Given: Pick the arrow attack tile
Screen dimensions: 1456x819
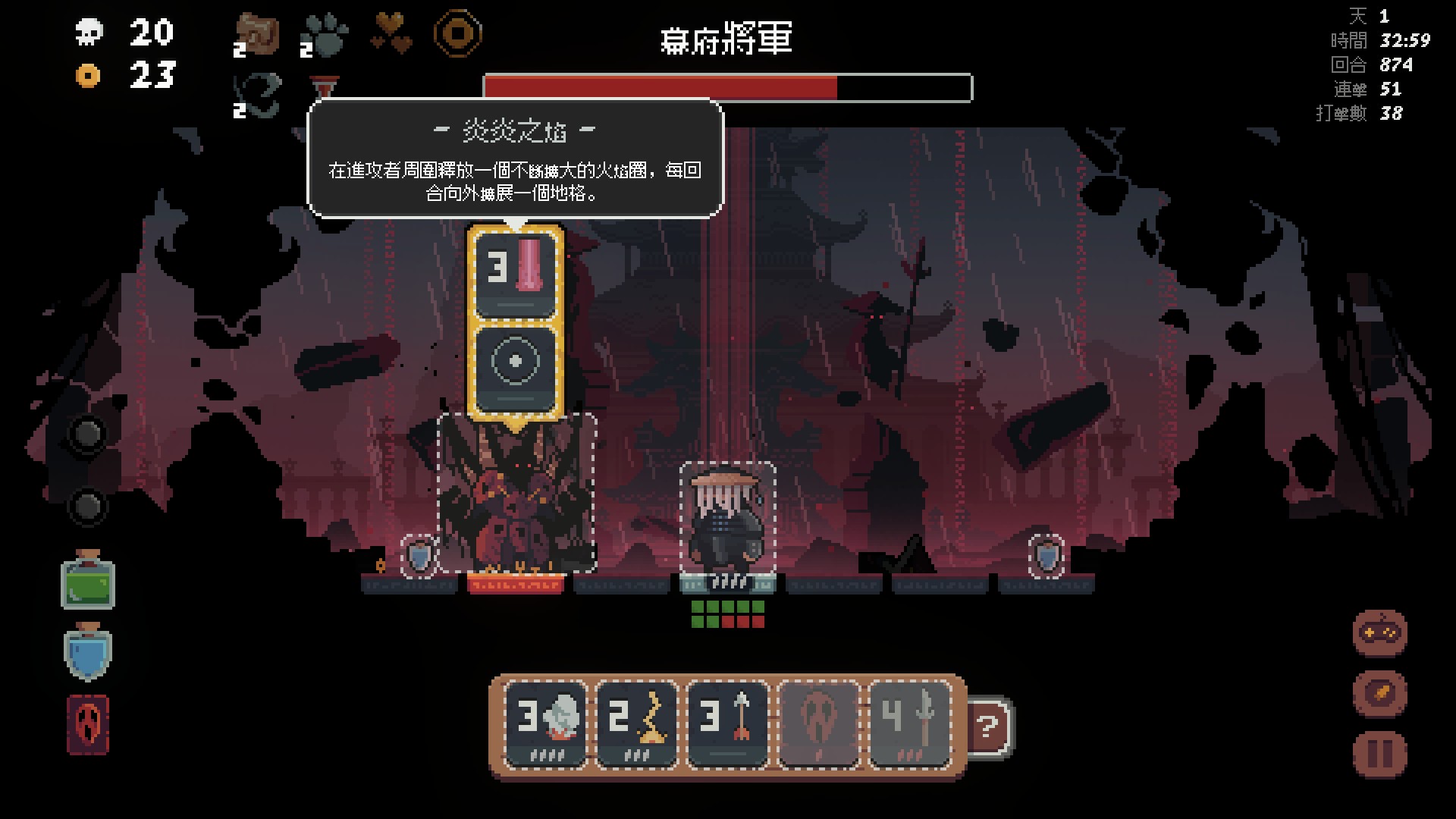Looking at the screenshot, I should pos(728,723).
